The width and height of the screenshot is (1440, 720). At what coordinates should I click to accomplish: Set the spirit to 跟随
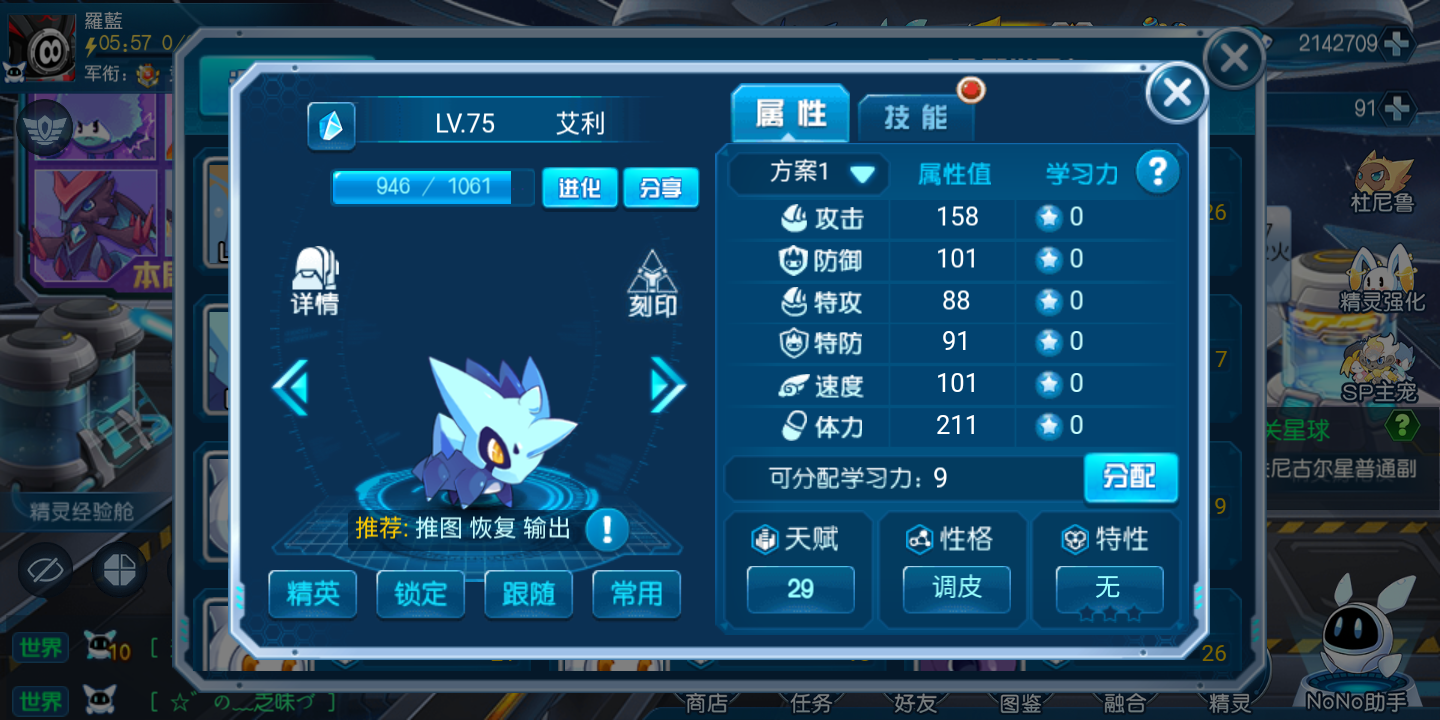click(x=528, y=594)
